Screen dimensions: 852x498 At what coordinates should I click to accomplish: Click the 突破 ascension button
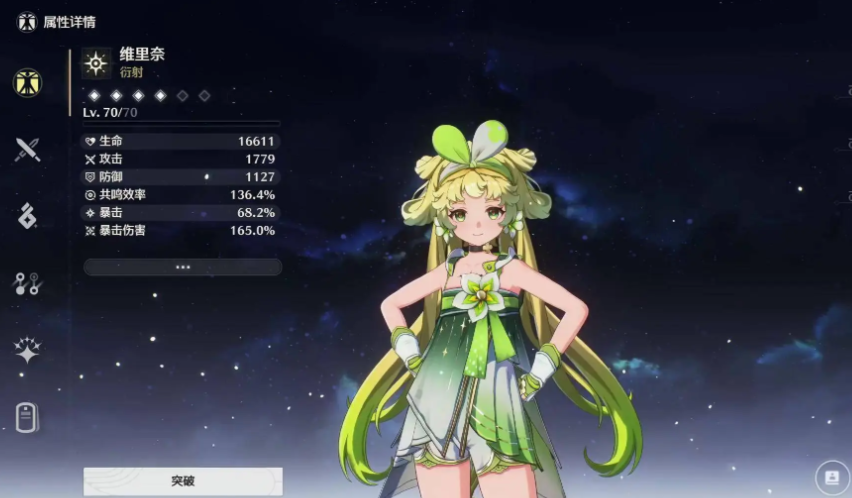tap(182, 481)
